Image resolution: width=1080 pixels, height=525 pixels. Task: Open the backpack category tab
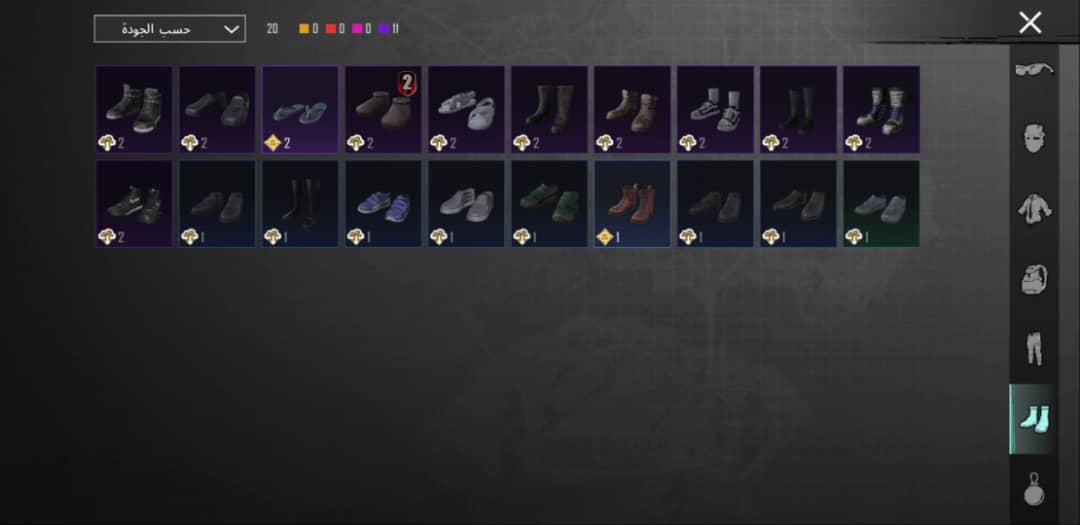pyautogui.click(x=1033, y=279)
